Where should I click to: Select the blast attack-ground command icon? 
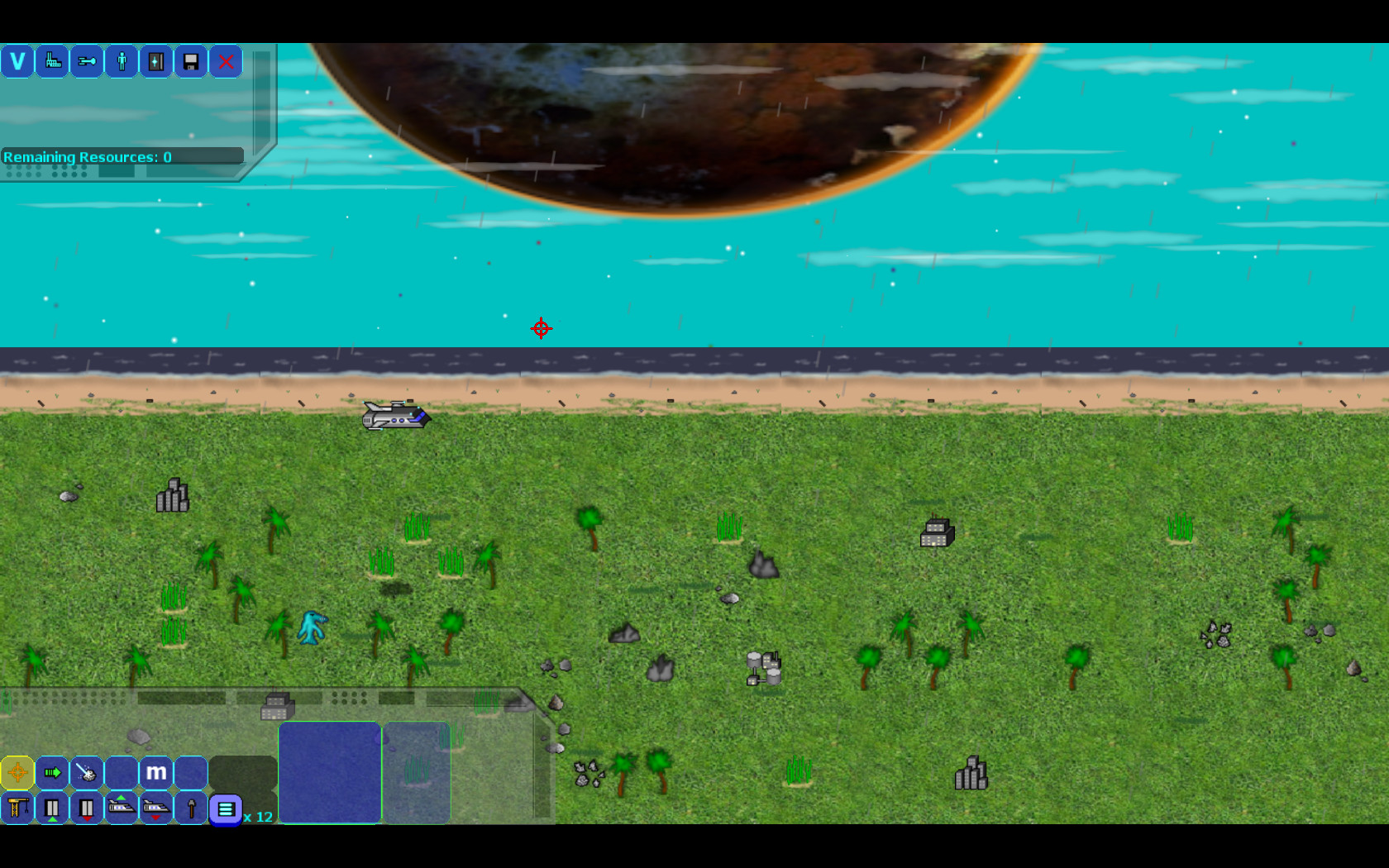pos(87,773)
